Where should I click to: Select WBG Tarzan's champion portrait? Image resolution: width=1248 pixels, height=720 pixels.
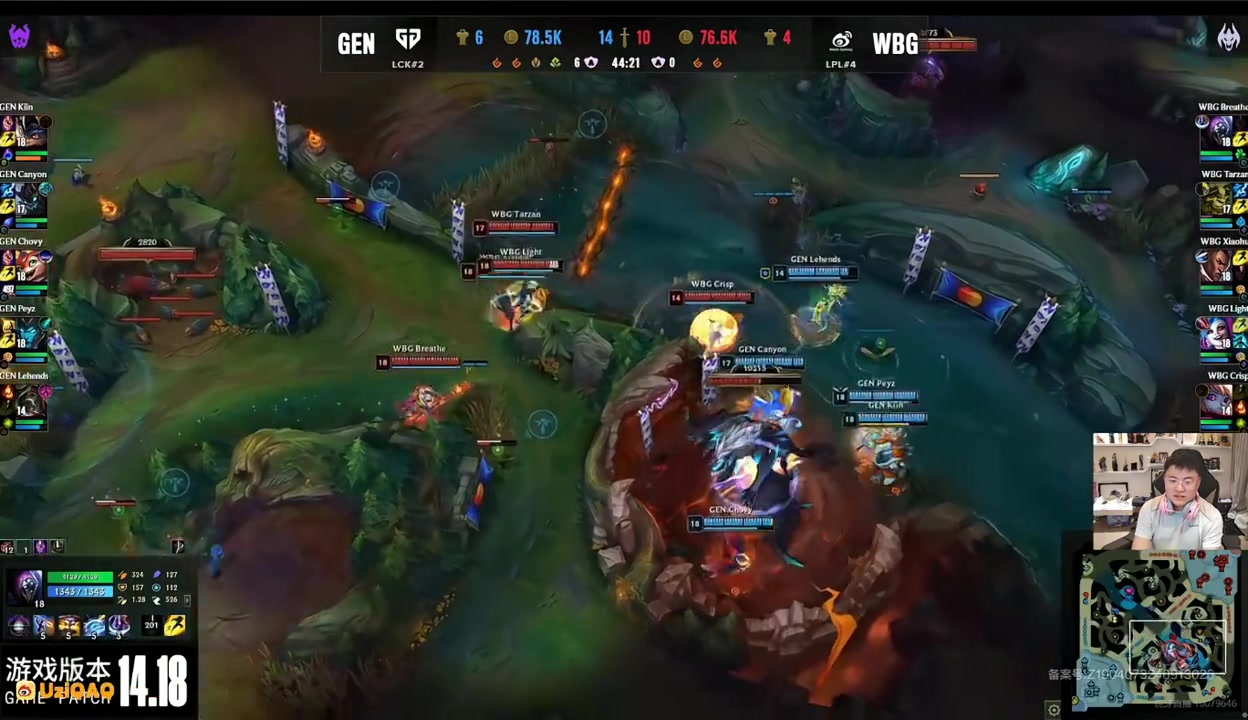1220,198
